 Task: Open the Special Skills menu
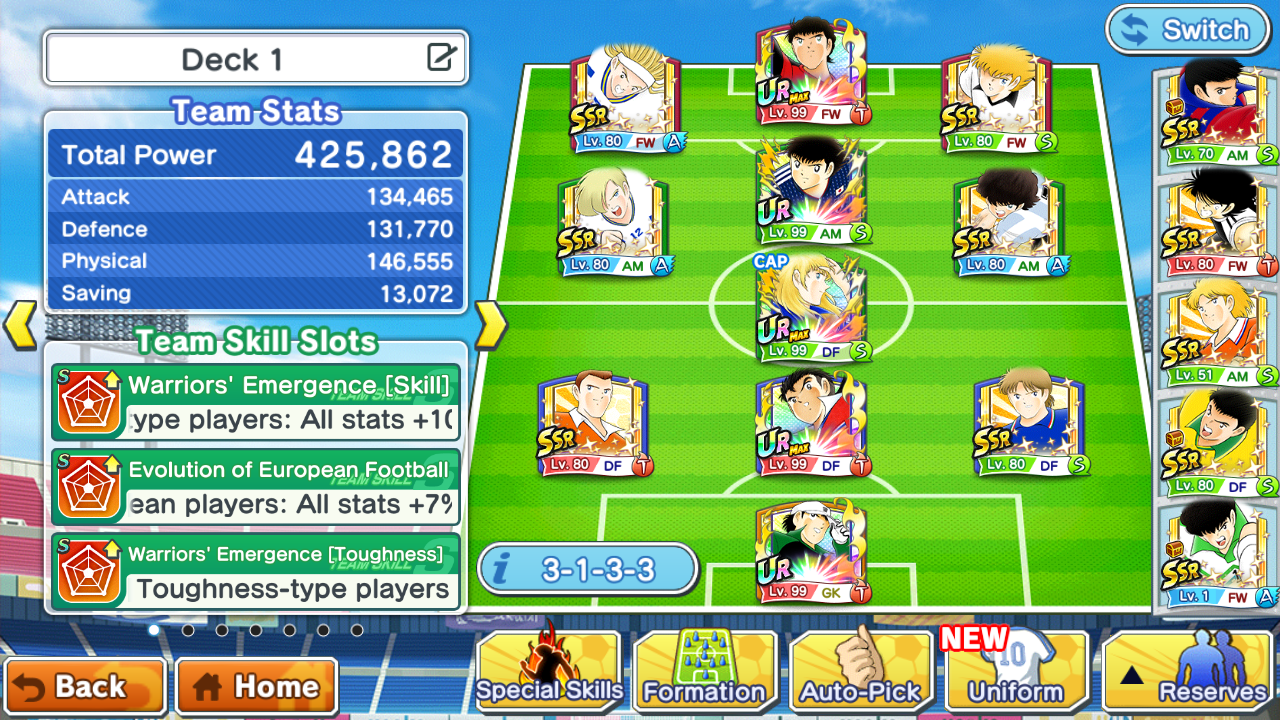coord(549,673)
